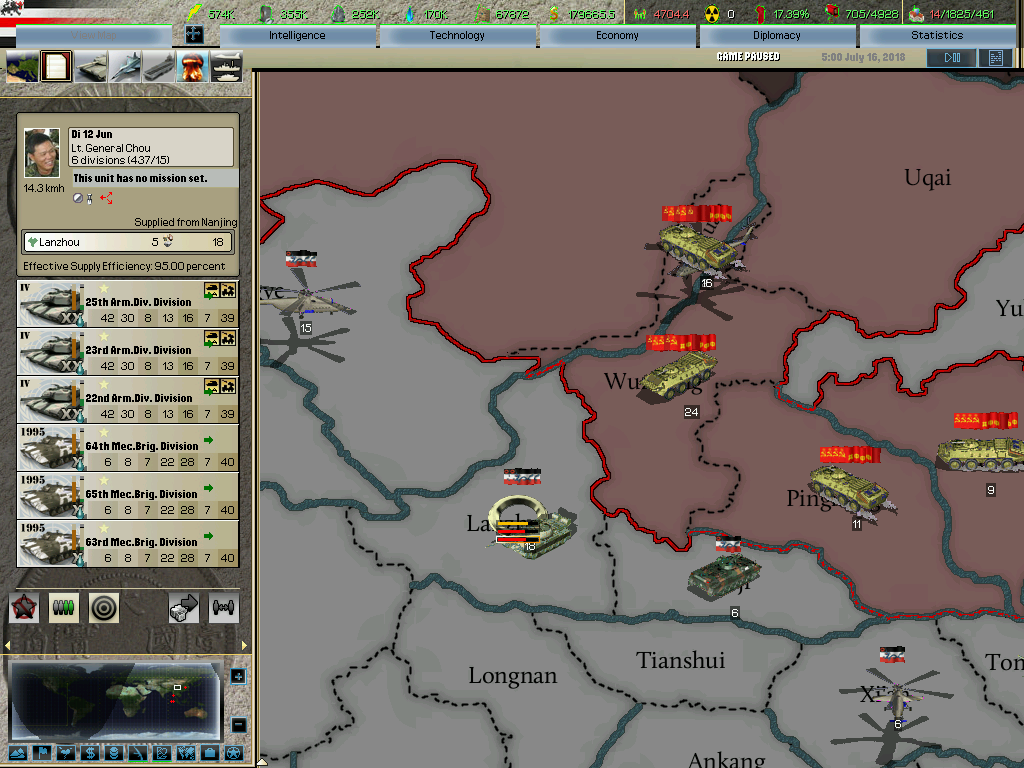Toggle the play/pause game speed button

point(951,58)
